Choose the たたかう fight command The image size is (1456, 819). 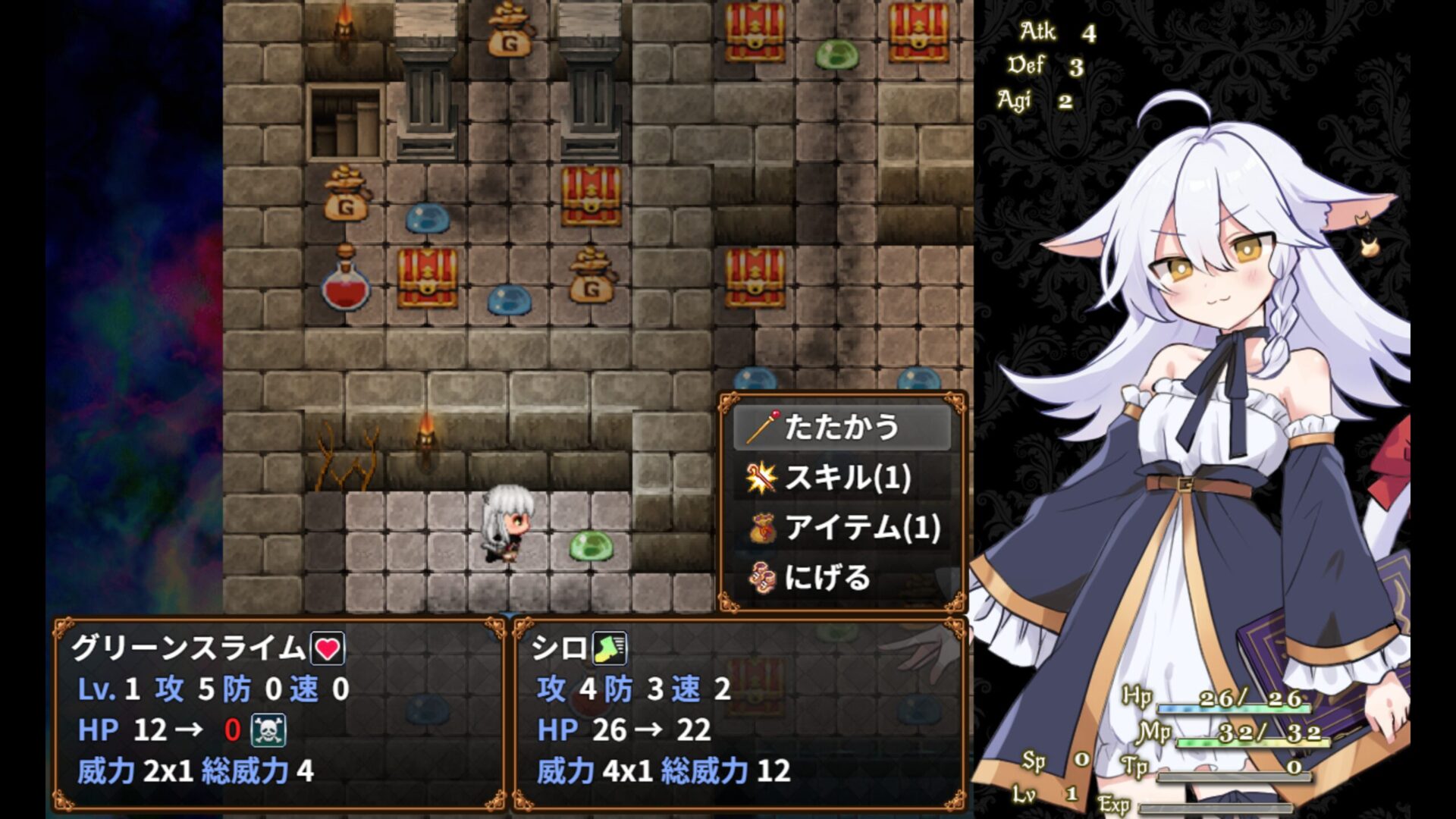click(x=841, y=428)
